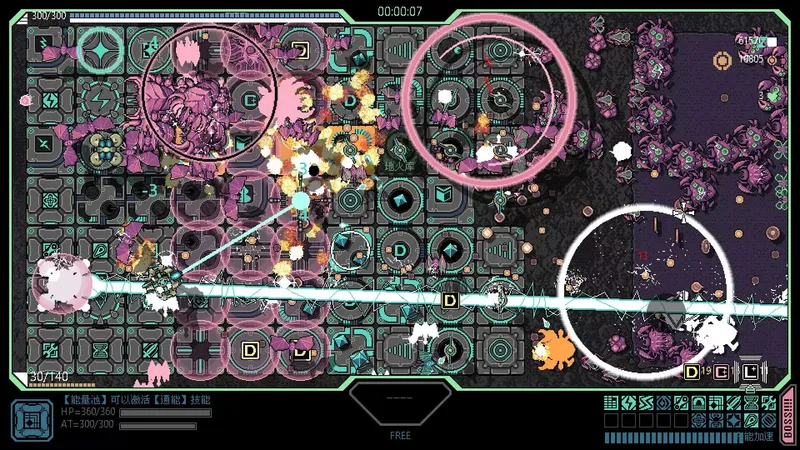Viewport: 800px width, 450px height.
Task: Select the grid pattern module icon
Action: (x=611, y=402)
